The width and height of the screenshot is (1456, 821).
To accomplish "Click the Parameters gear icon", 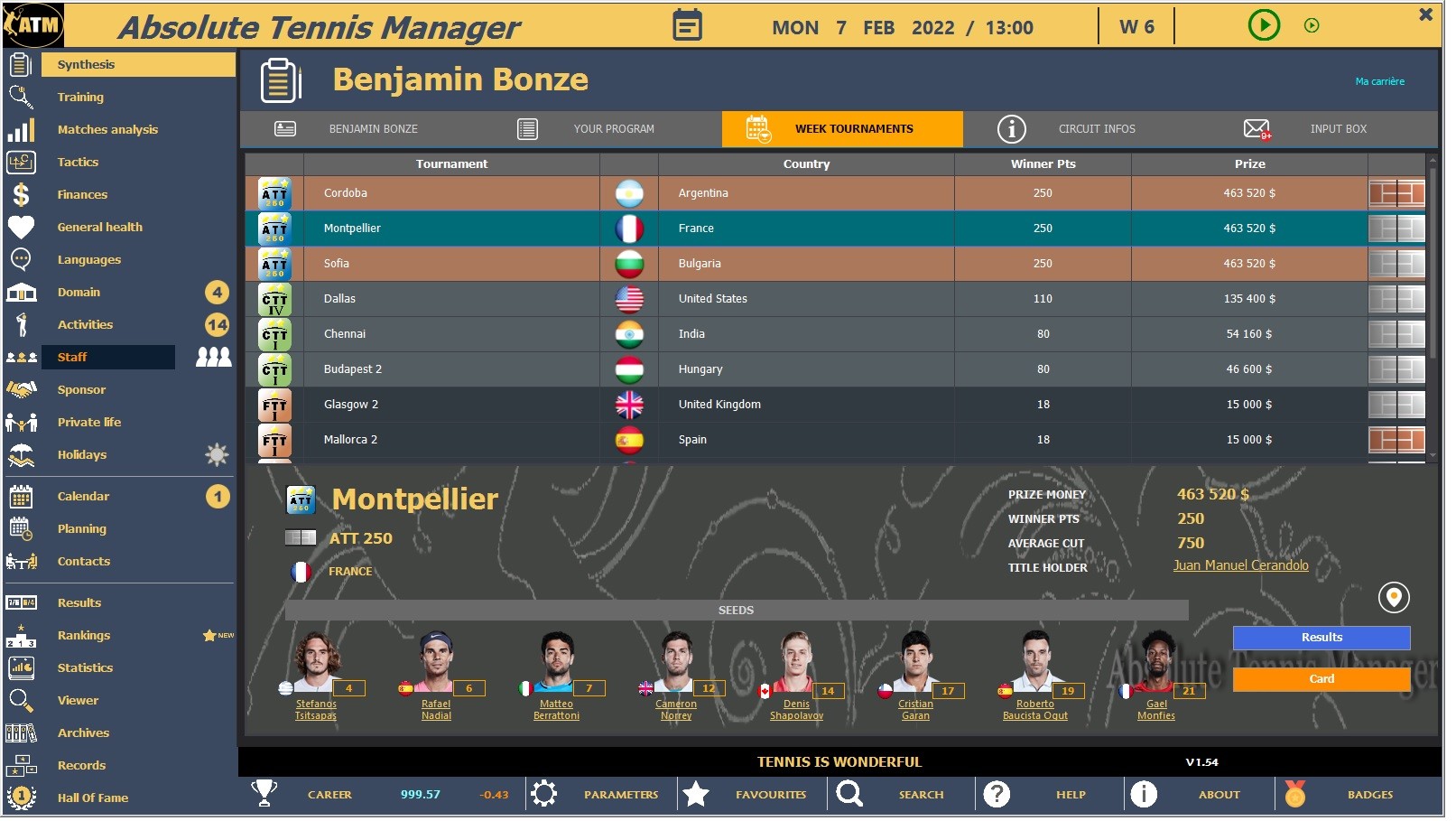I will 545,794.
